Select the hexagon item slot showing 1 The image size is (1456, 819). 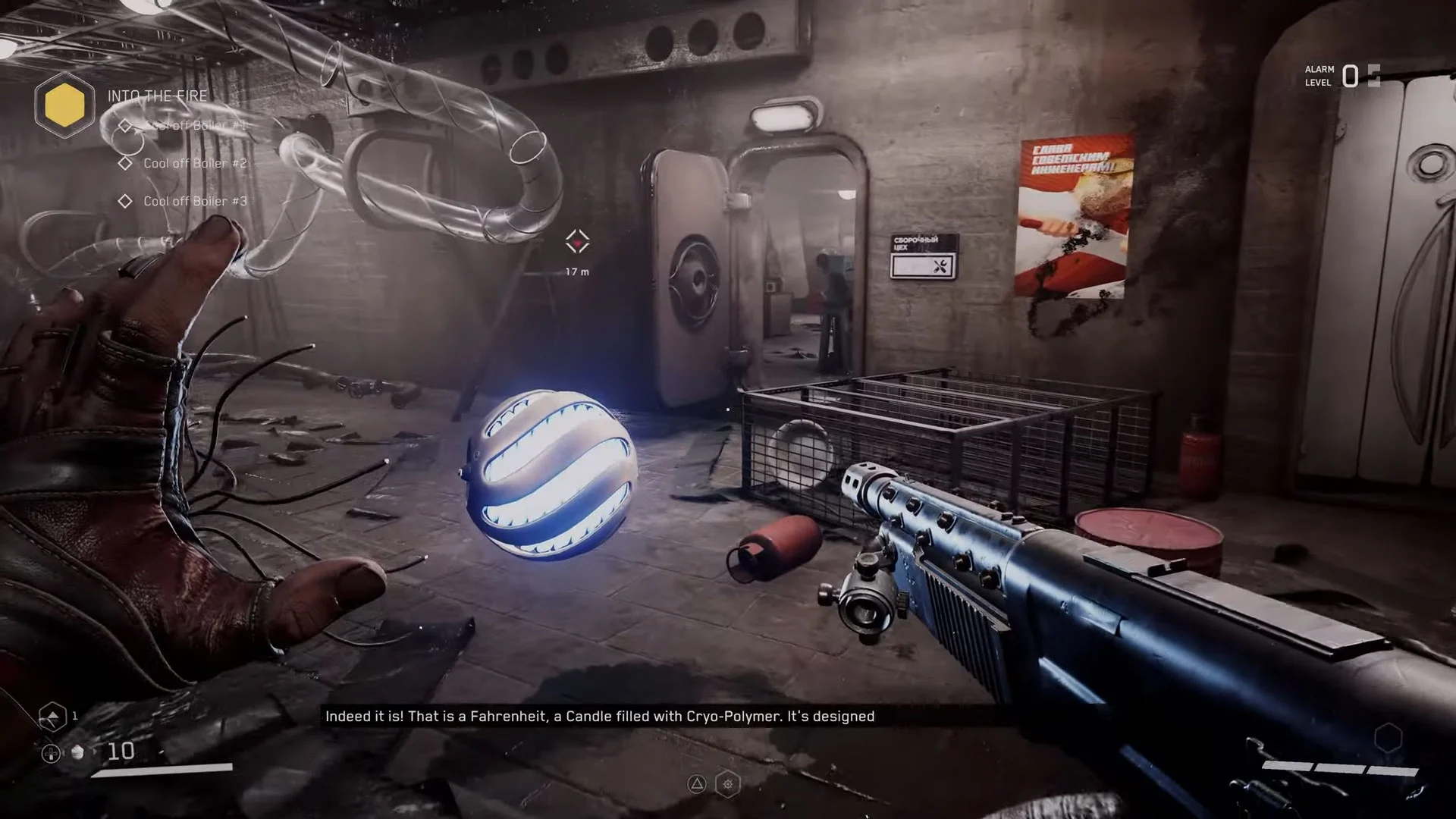pos(52,717)
